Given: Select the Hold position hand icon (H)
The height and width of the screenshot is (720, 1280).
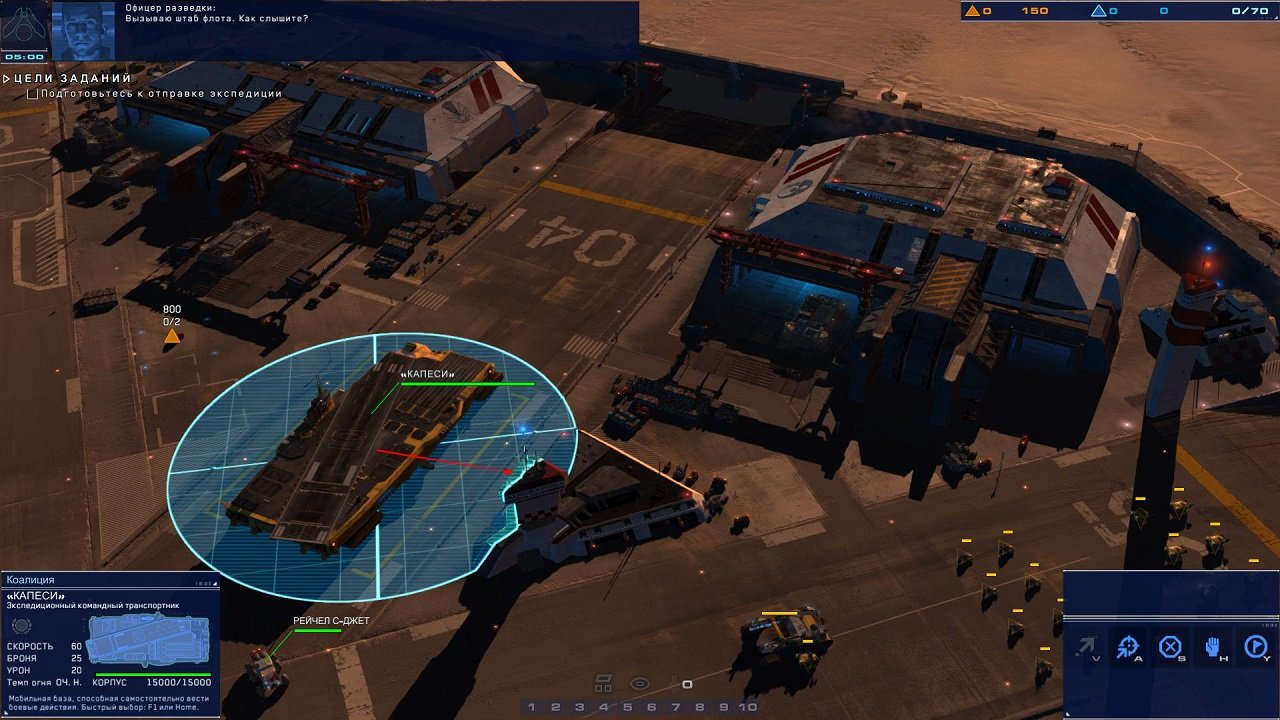Looking at the screenshot, I should (x=1212, y=645).
